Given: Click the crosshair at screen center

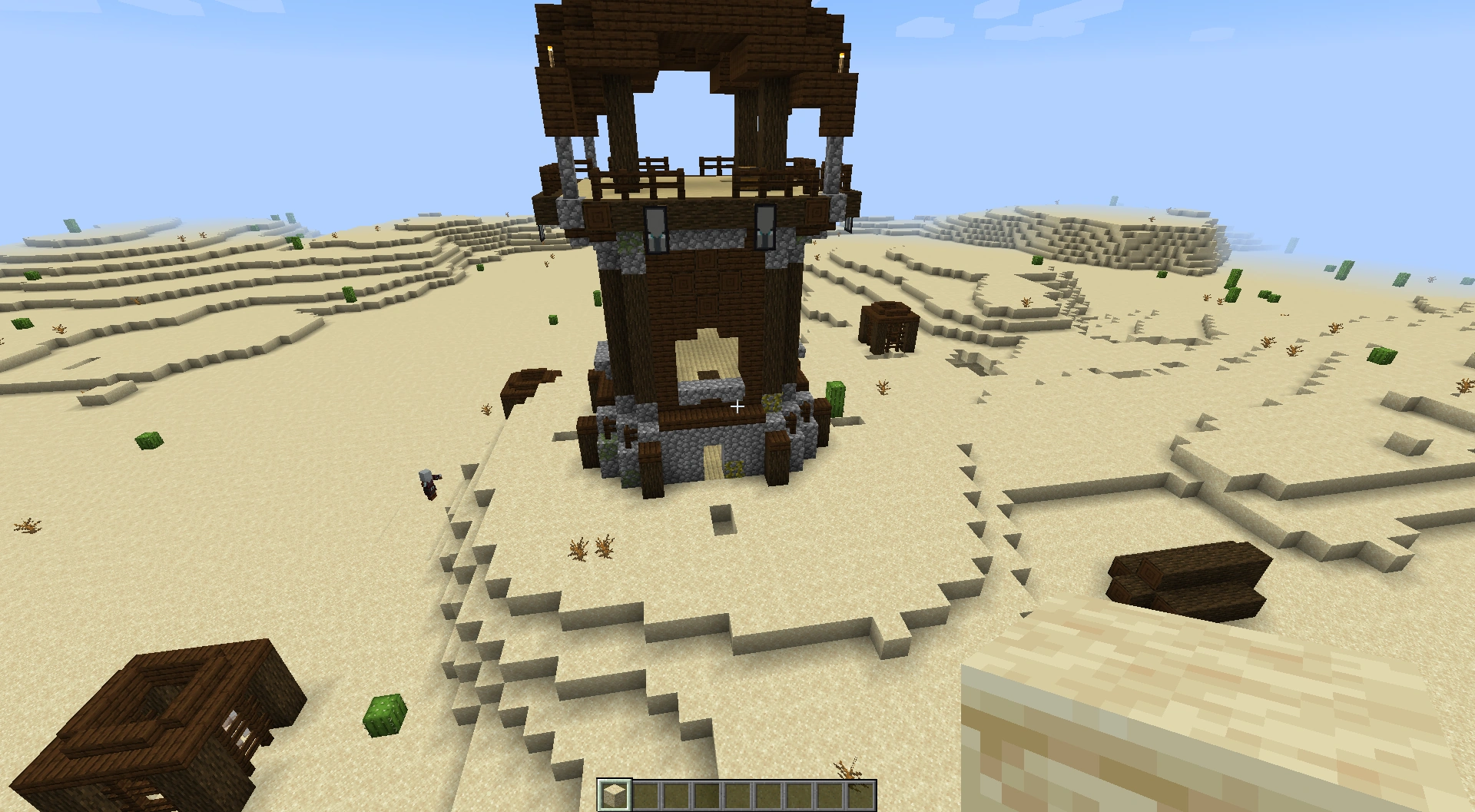Looking at the screenshot, I should click(737, 406).
